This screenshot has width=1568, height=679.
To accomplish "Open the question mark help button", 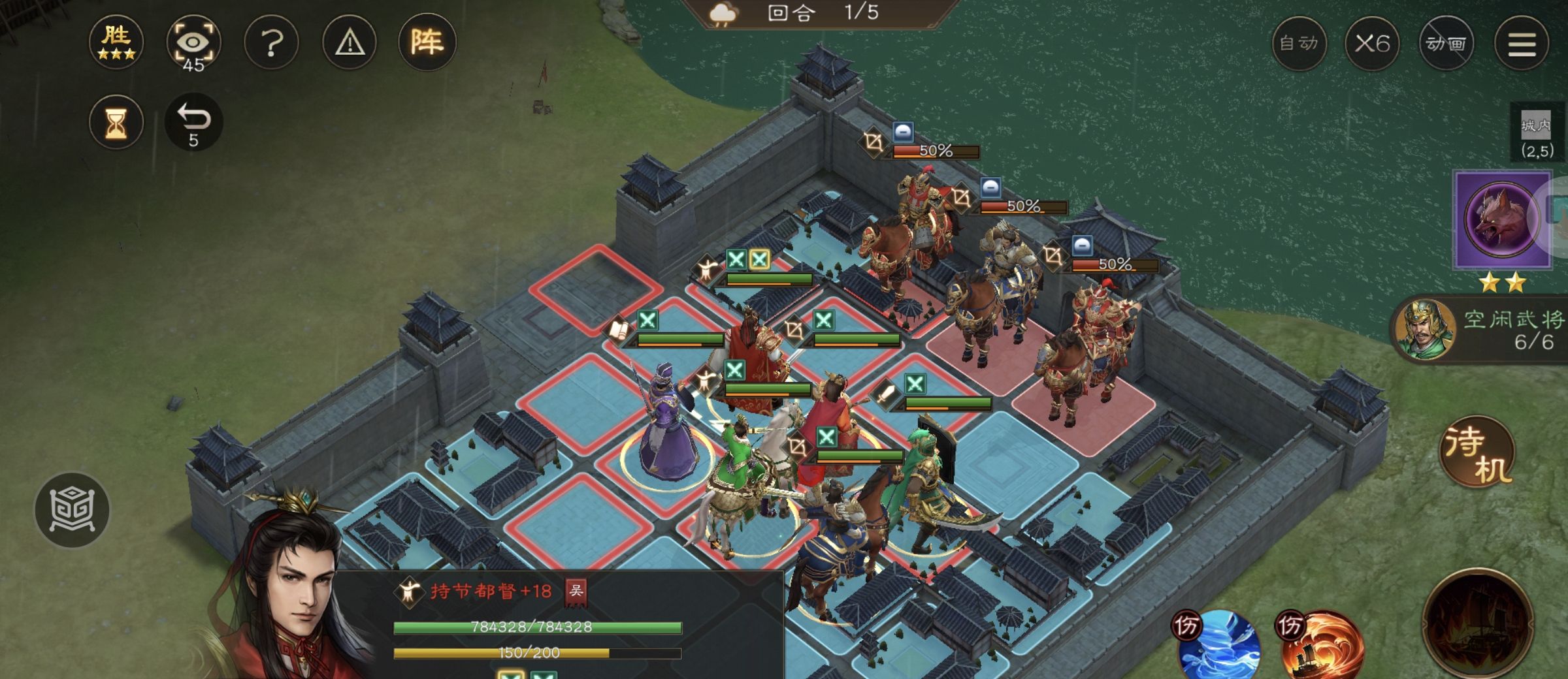I will [271, 43].
